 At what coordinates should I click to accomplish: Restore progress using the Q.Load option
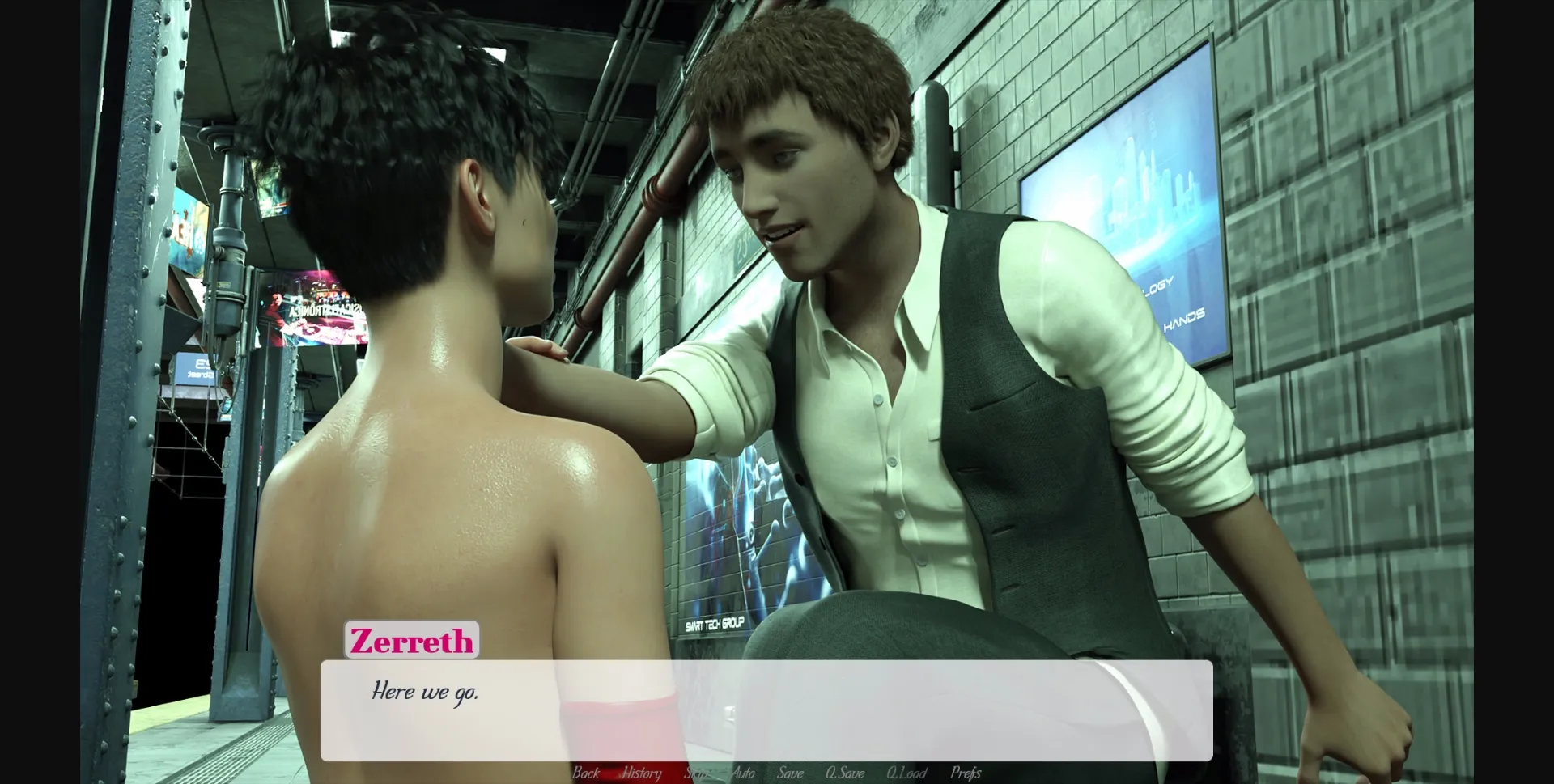[x=906, y=773]
